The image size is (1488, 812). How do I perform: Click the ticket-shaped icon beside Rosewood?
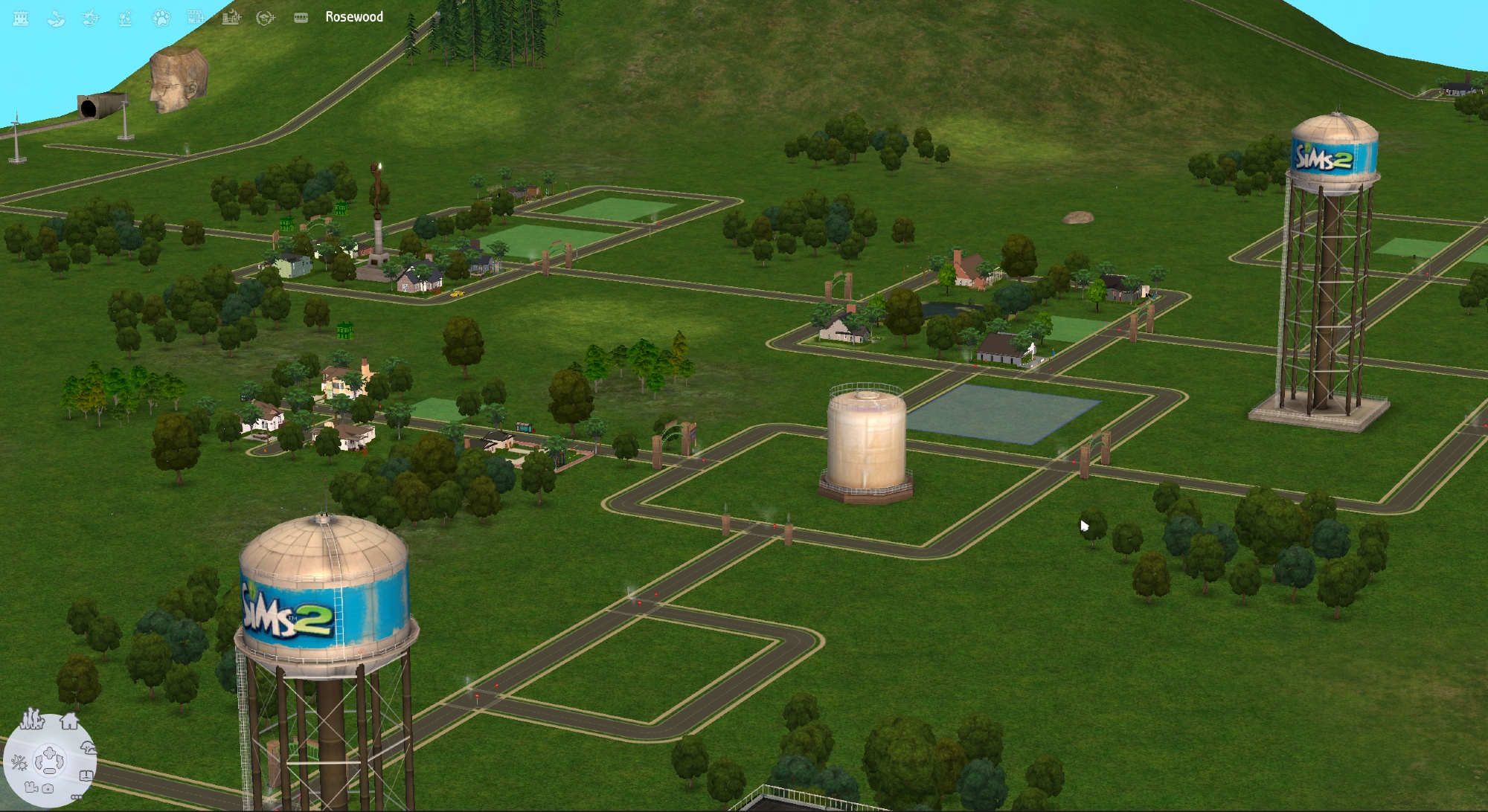tap(301, 18)
